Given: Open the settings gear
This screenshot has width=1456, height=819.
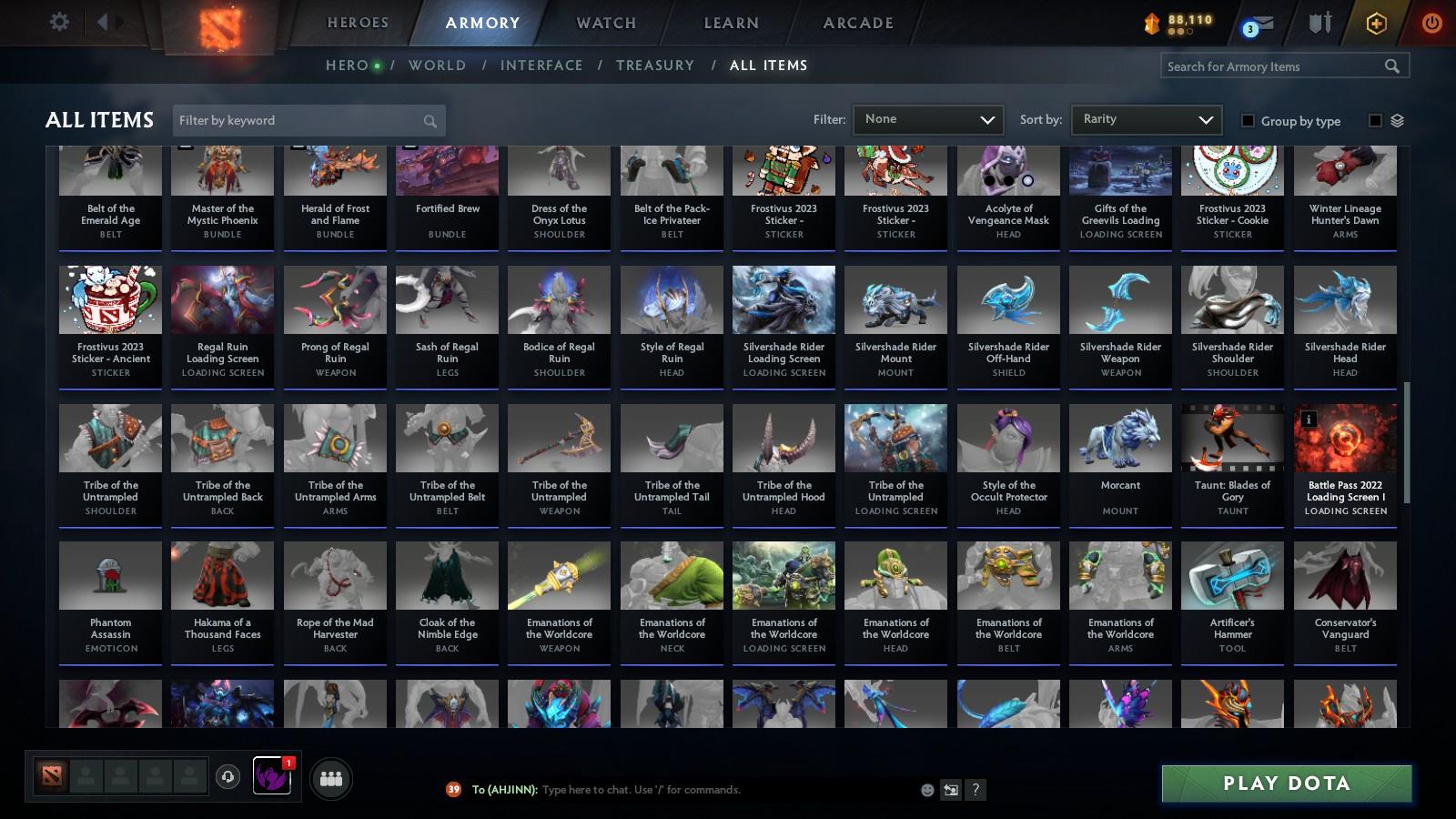Looking at the screenshot, I should coord(59,22).
